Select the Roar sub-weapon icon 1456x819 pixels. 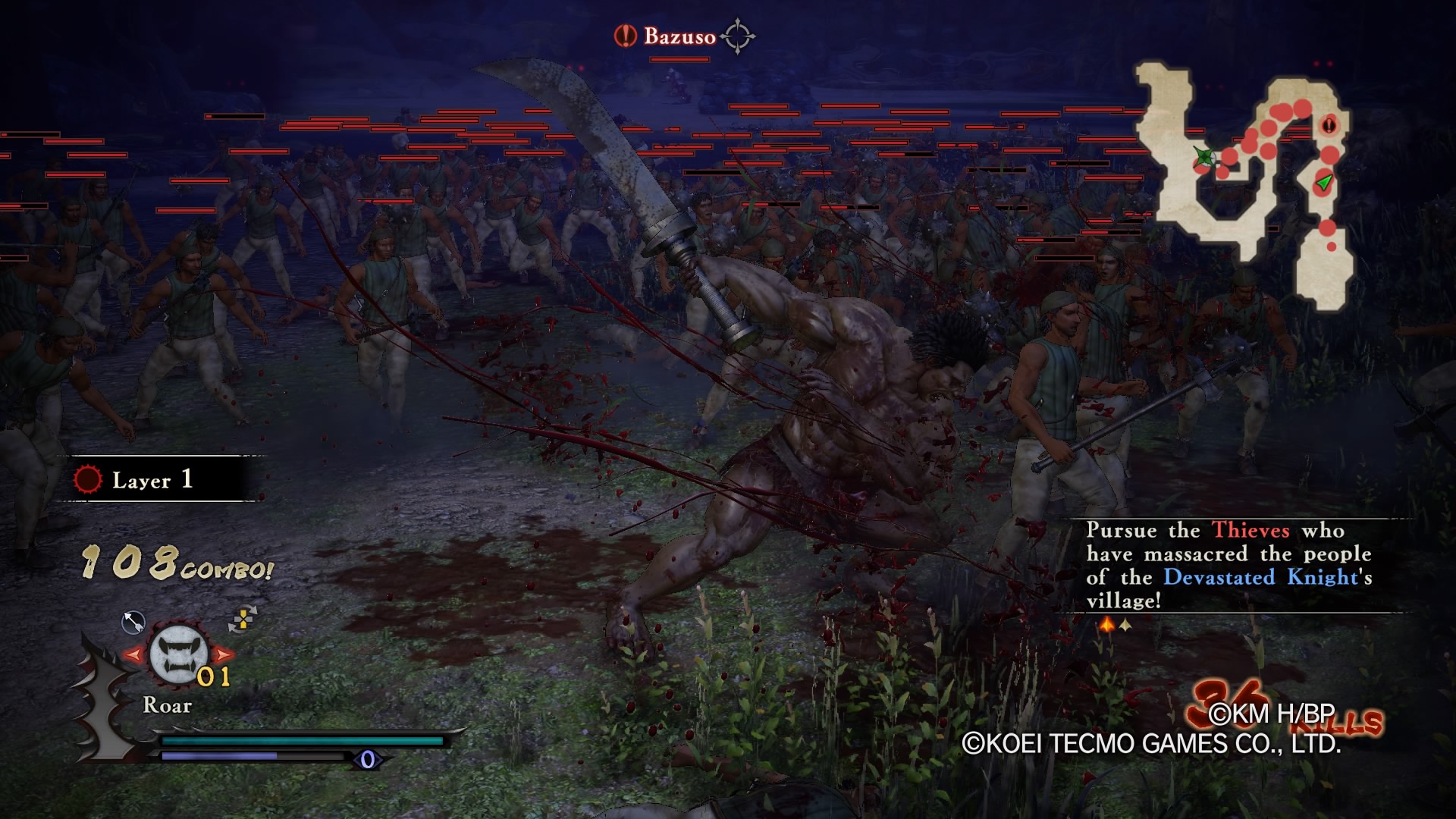coord(178,655)
